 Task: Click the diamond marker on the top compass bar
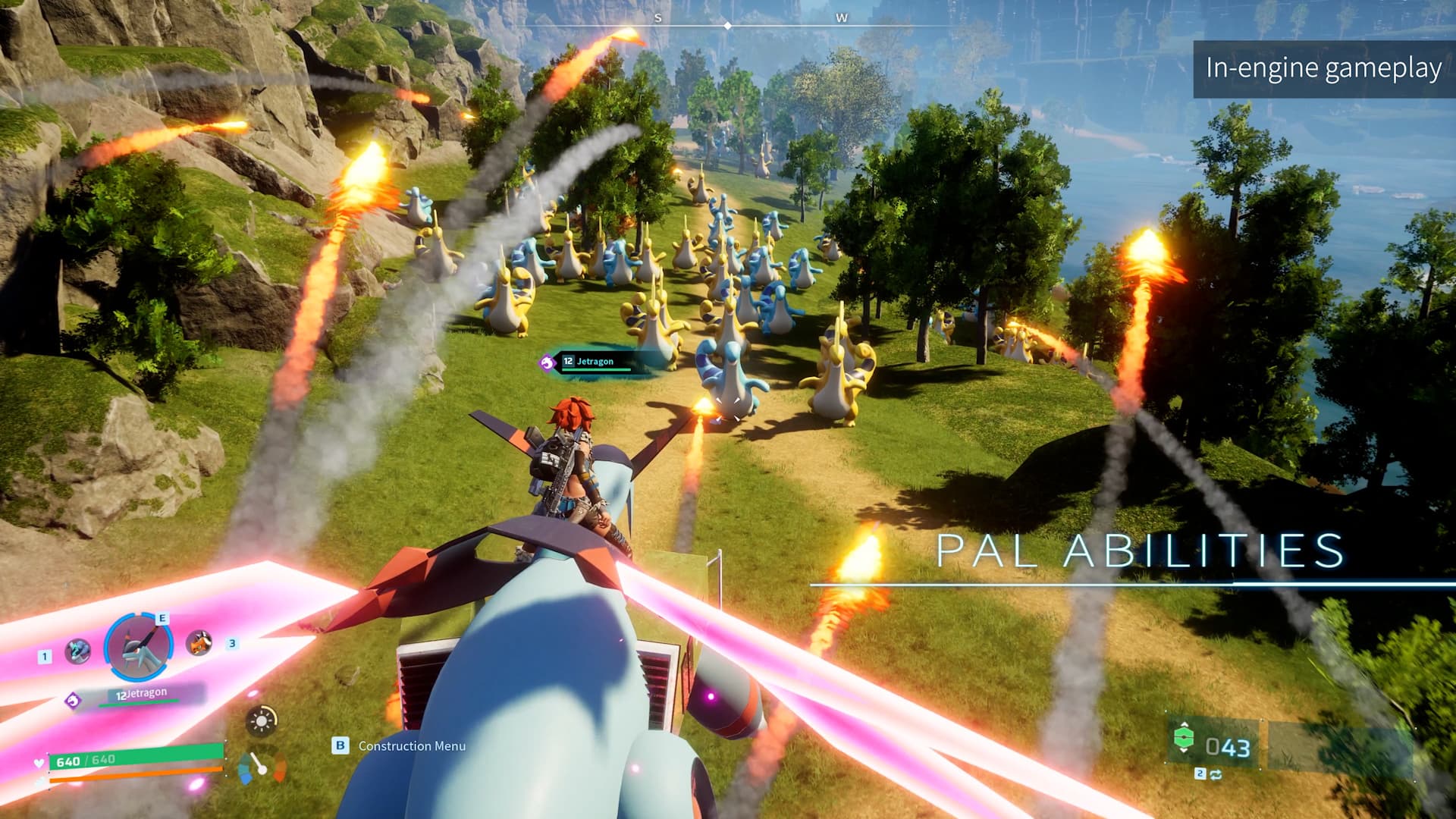tap(728, 24)
